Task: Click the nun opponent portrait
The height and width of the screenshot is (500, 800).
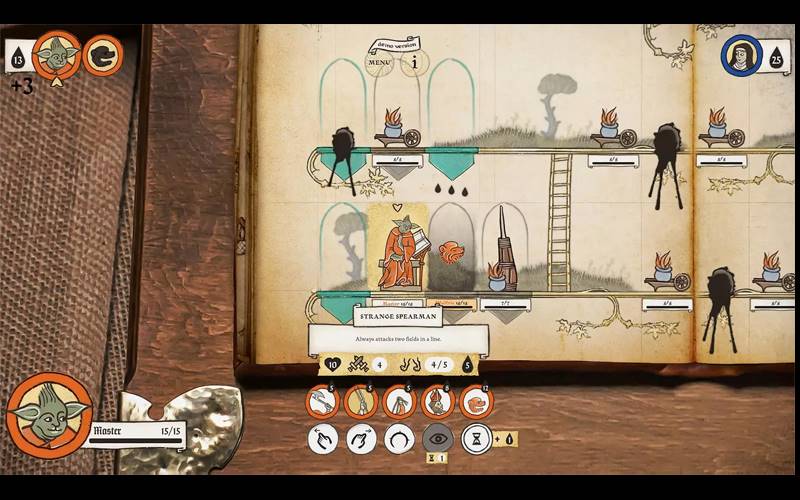Action: [737, 54]
